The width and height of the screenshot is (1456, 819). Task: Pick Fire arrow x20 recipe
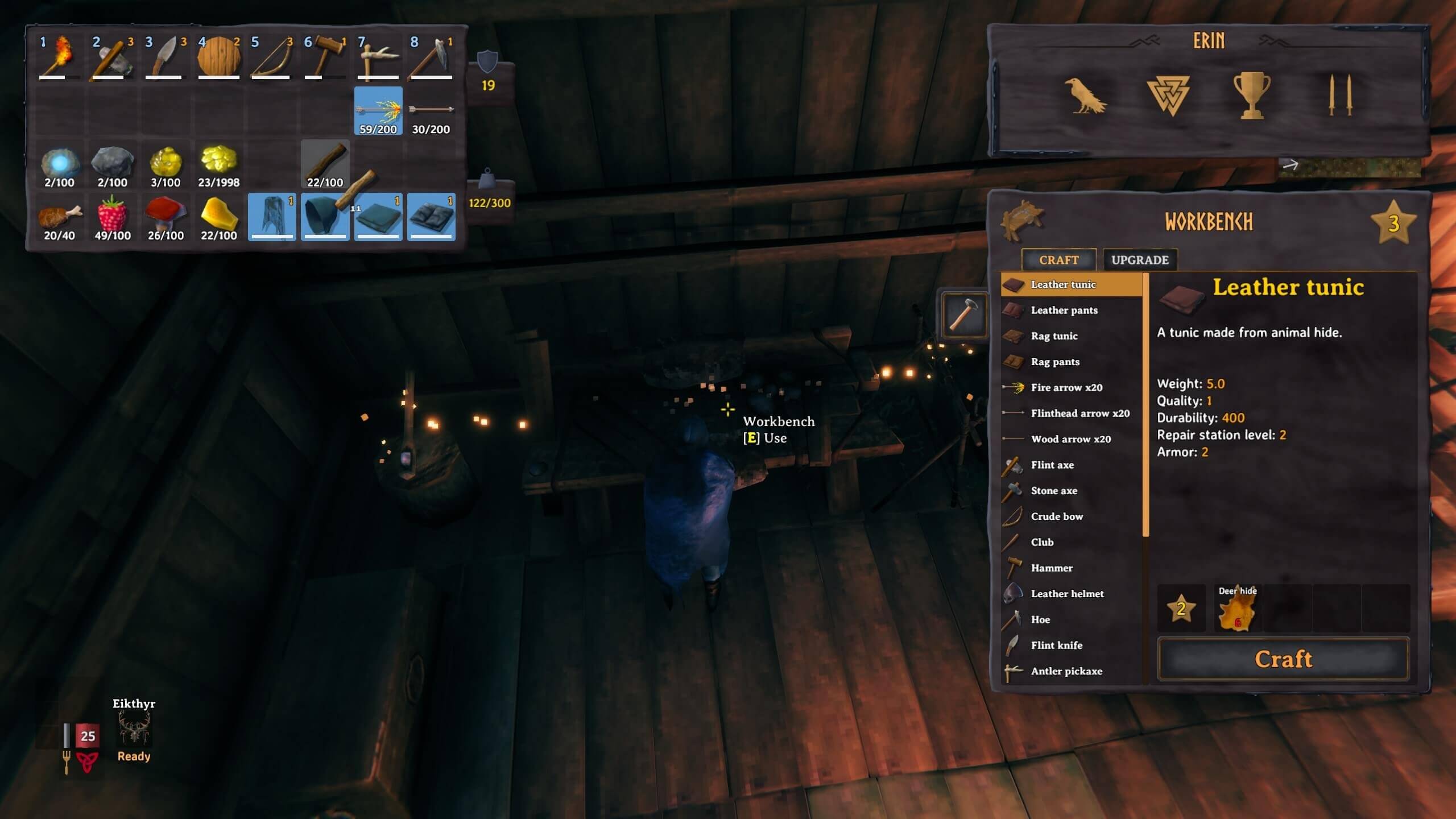(x=1066, y=387)
